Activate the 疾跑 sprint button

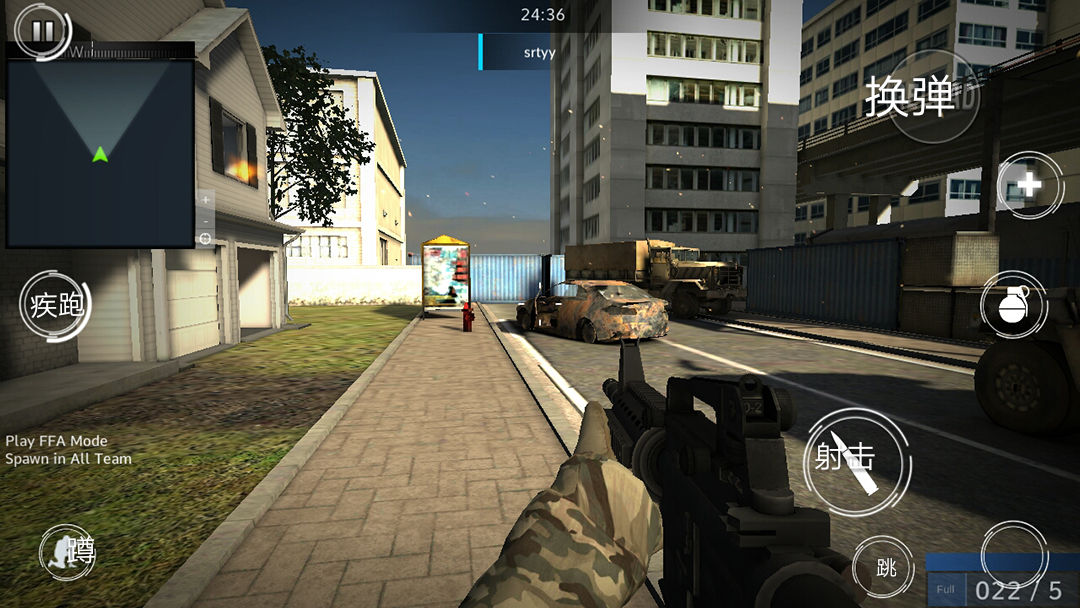(x=56, y=305)
